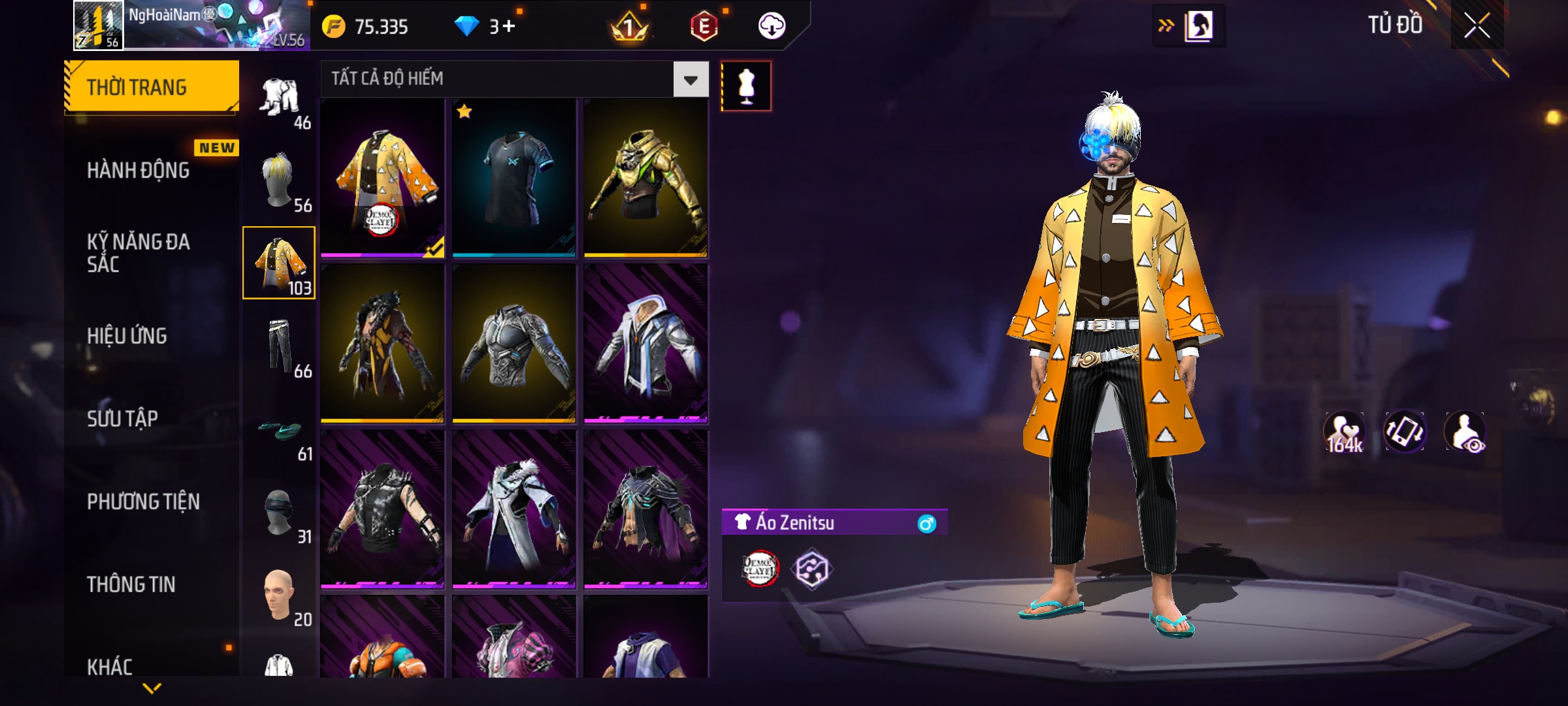Add diamonds with the plus button
Screen dimensions: 1568x706
509,26
